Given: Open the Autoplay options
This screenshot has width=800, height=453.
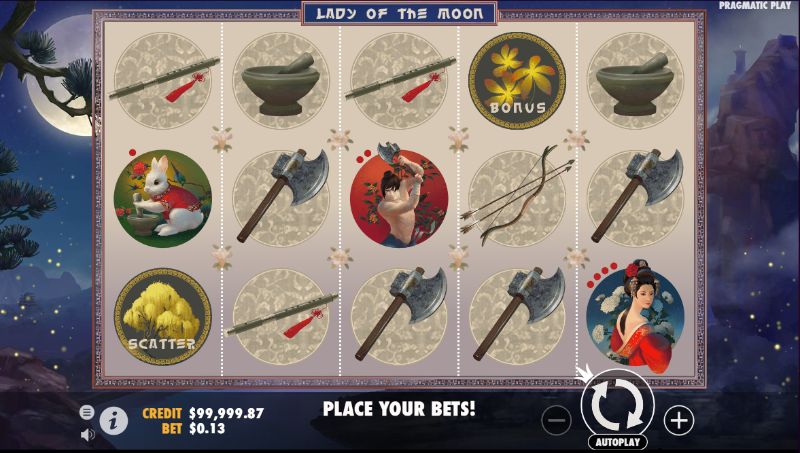Looking at the screenshot, I should [x=617, y=441].
